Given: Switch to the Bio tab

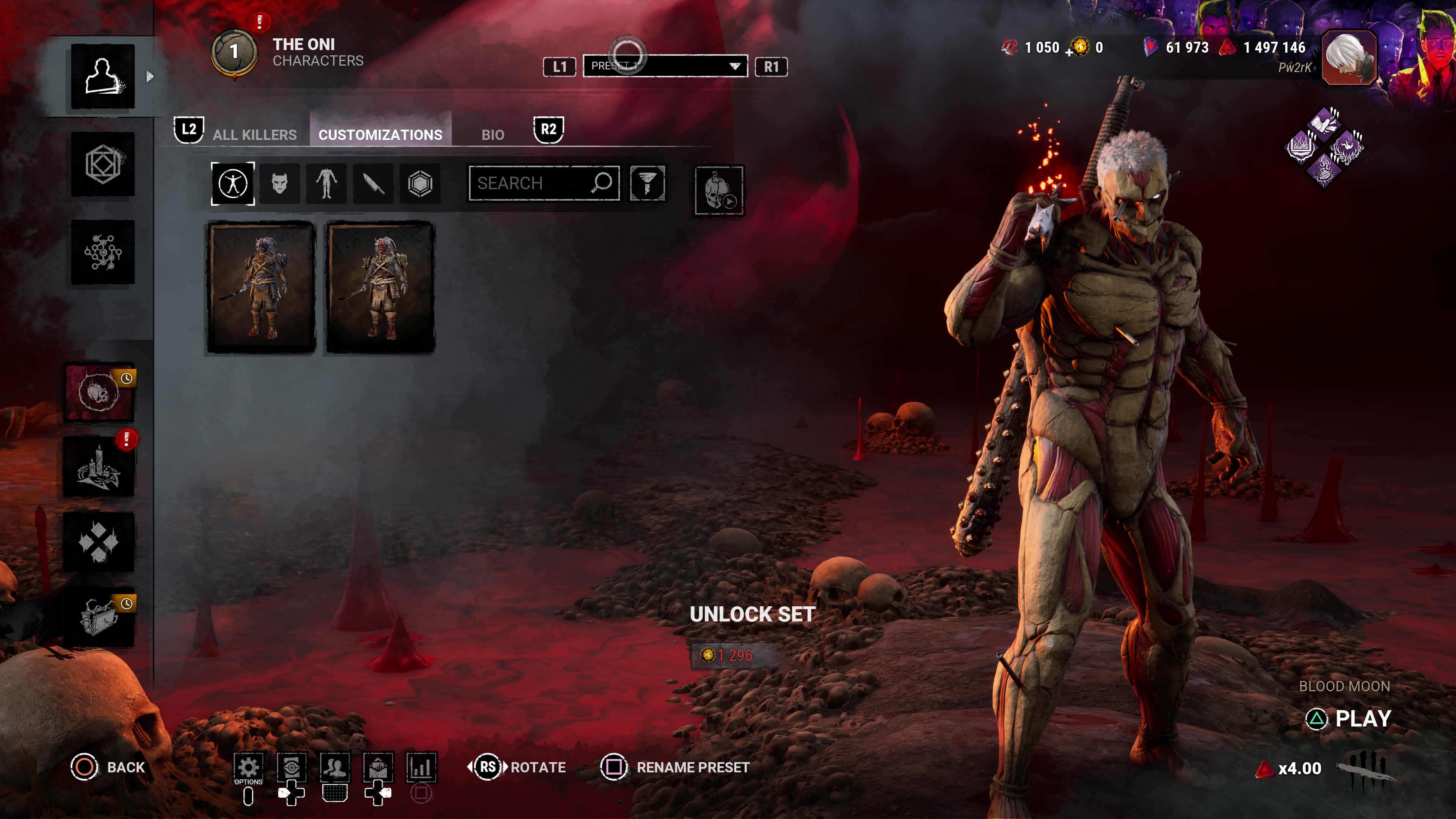Looking at the screenshot, I should click(x=492, y=135).
